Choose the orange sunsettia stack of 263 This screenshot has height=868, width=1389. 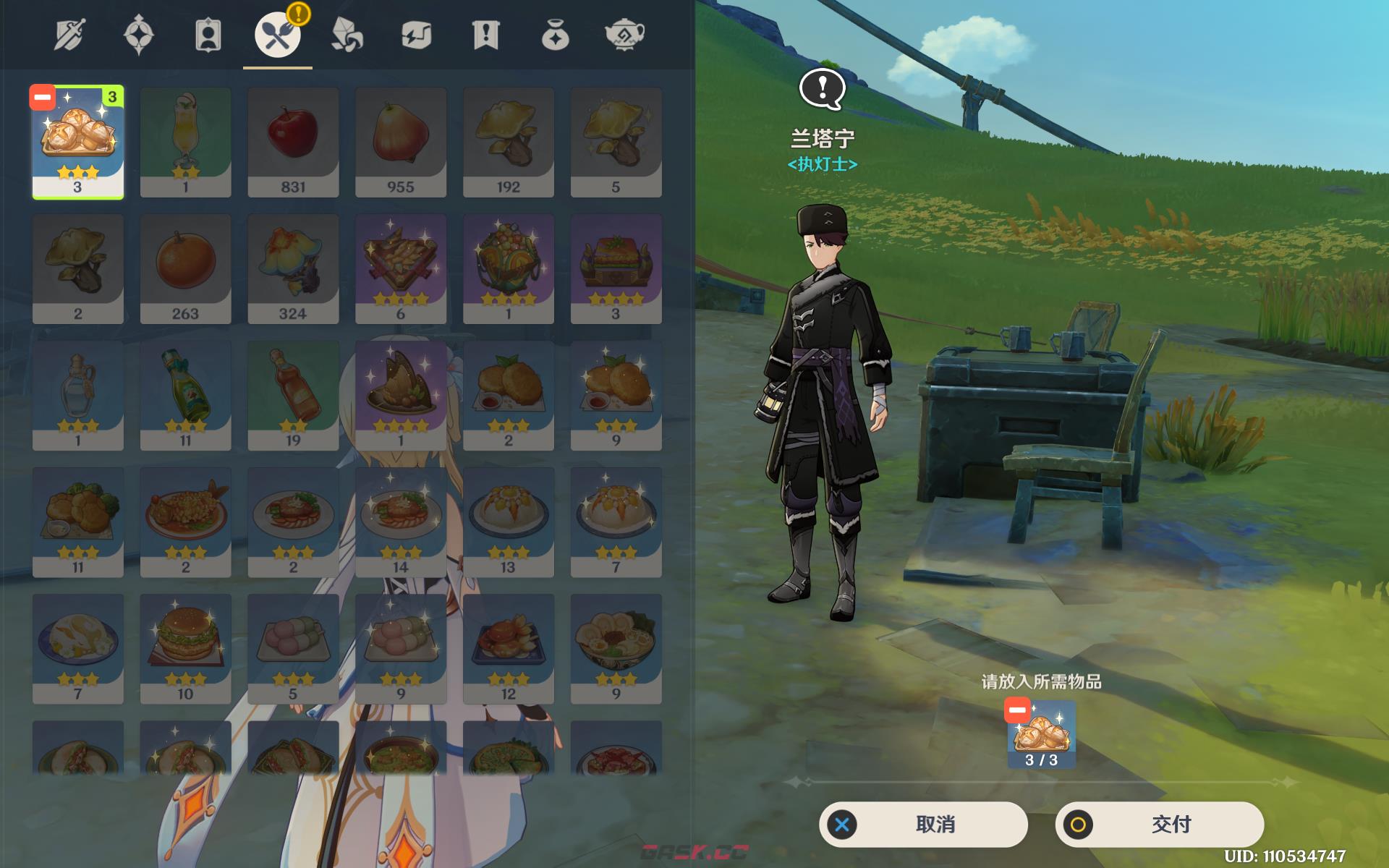185,268
